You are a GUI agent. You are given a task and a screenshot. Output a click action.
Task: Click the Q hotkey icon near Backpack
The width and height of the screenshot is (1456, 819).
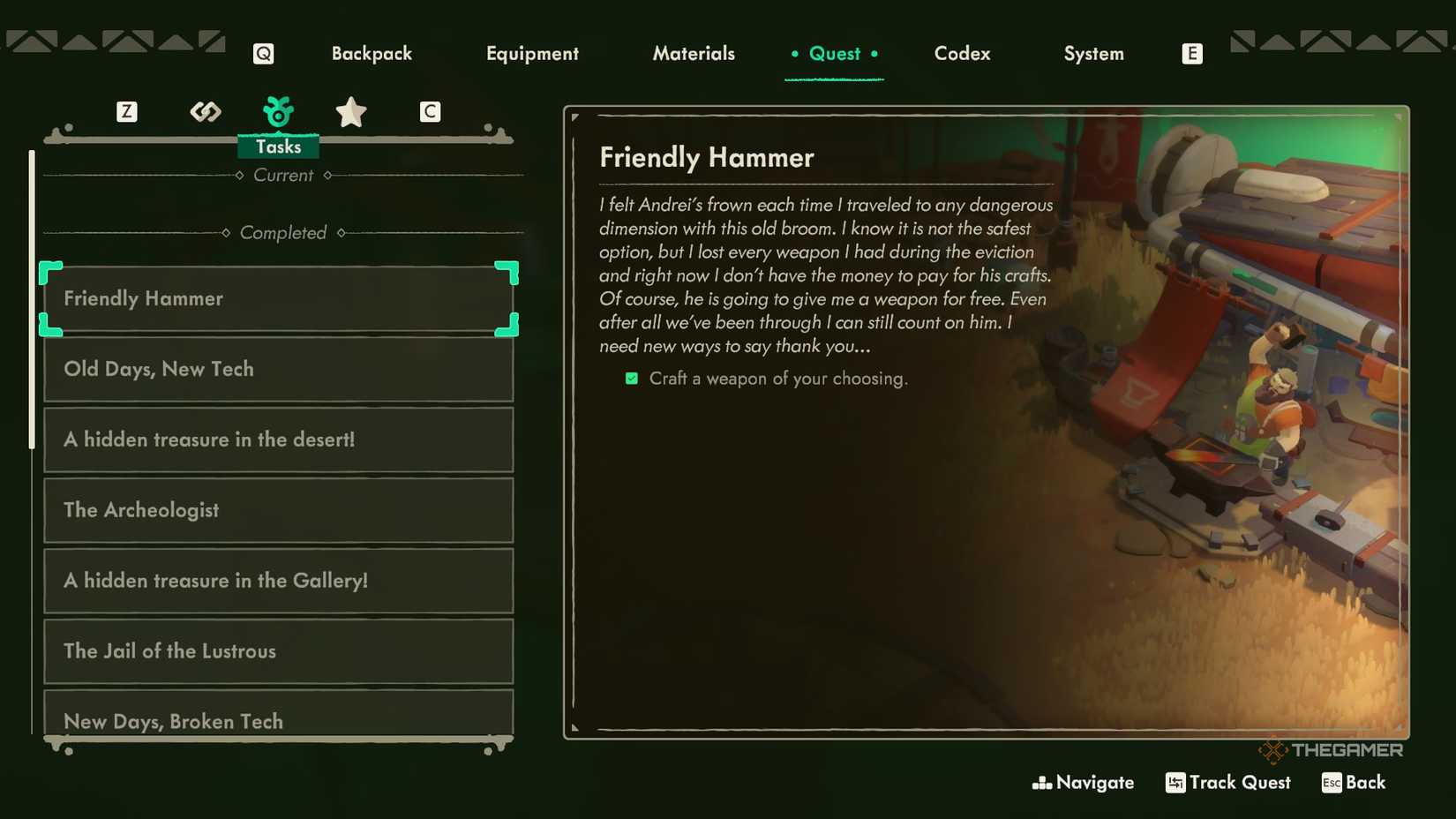pyautogui.click(x=262, y=53)
